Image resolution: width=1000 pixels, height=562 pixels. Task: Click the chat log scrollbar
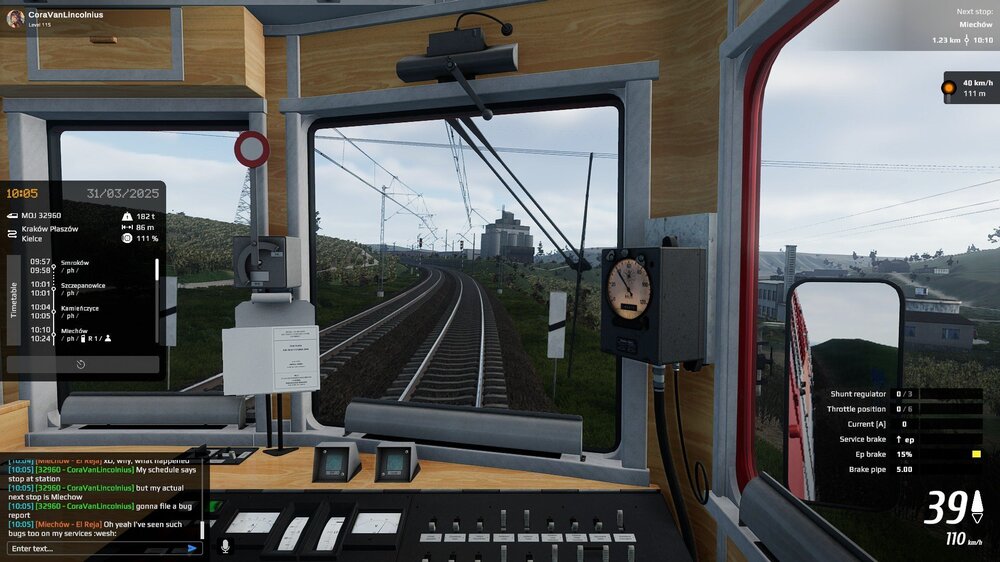[x=207, y=495]
